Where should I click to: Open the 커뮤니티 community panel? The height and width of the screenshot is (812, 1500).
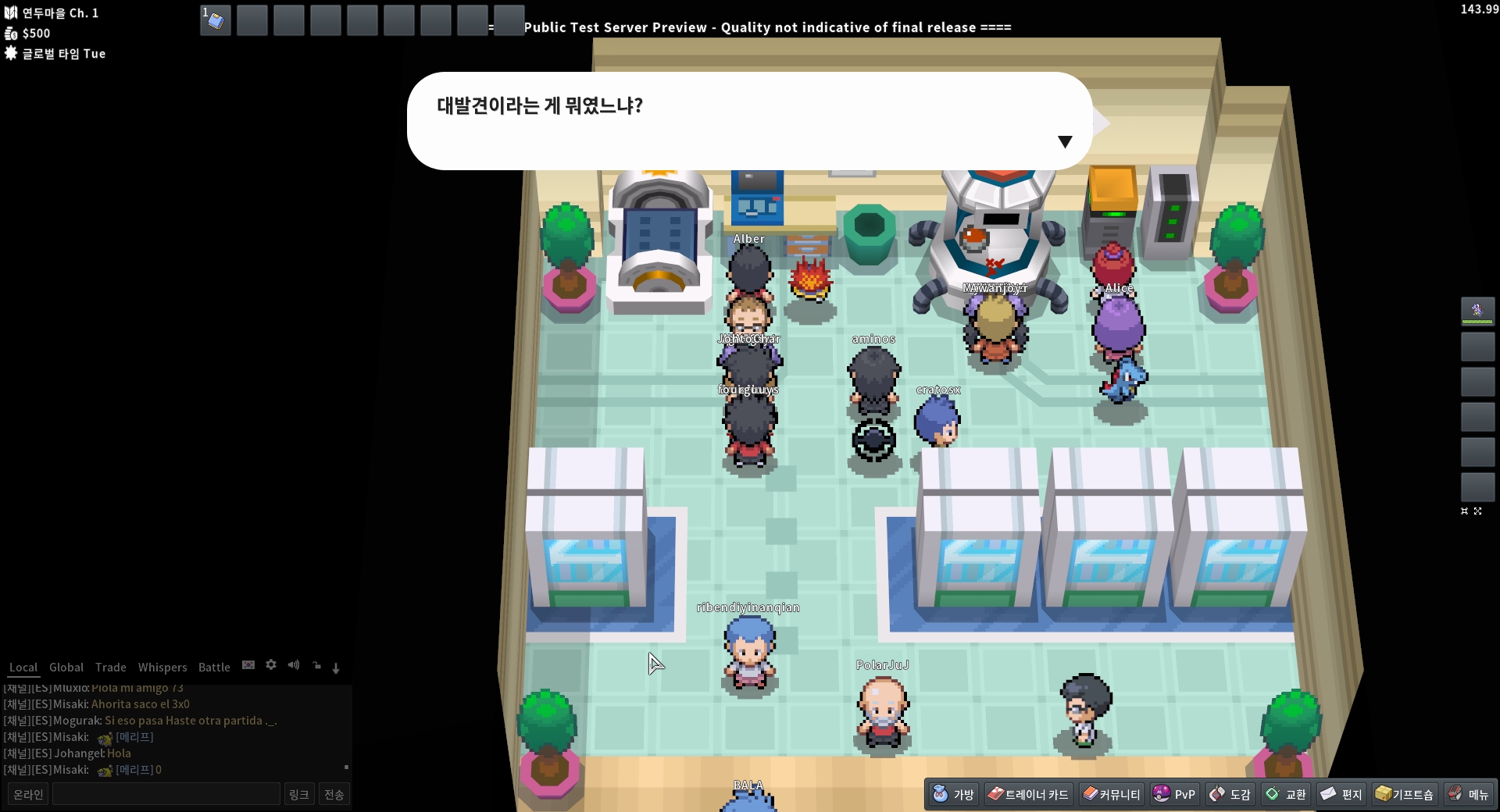pyautogui.click(x=1111, y=794)
